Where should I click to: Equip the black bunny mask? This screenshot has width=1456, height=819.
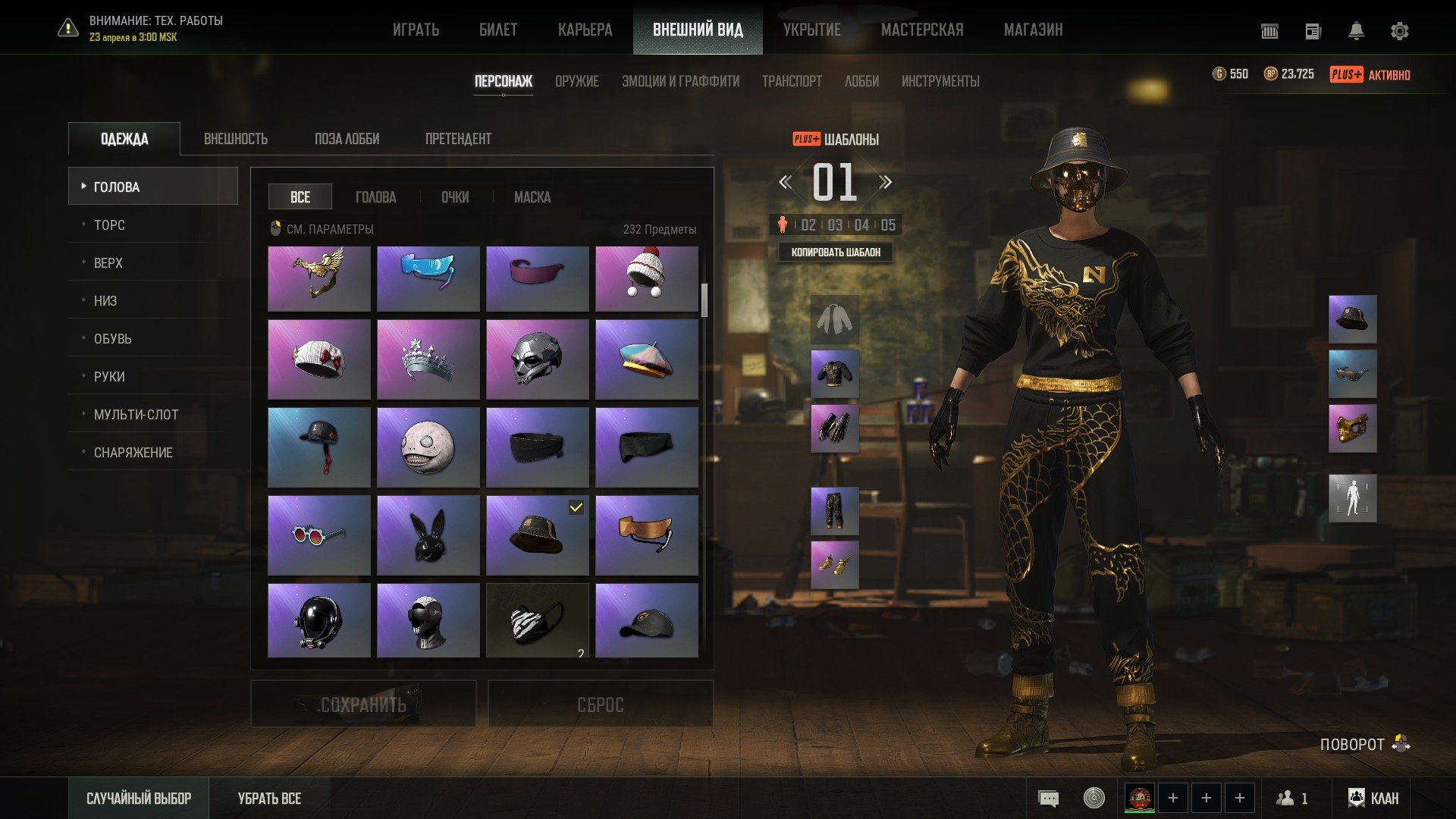(428, 535)
